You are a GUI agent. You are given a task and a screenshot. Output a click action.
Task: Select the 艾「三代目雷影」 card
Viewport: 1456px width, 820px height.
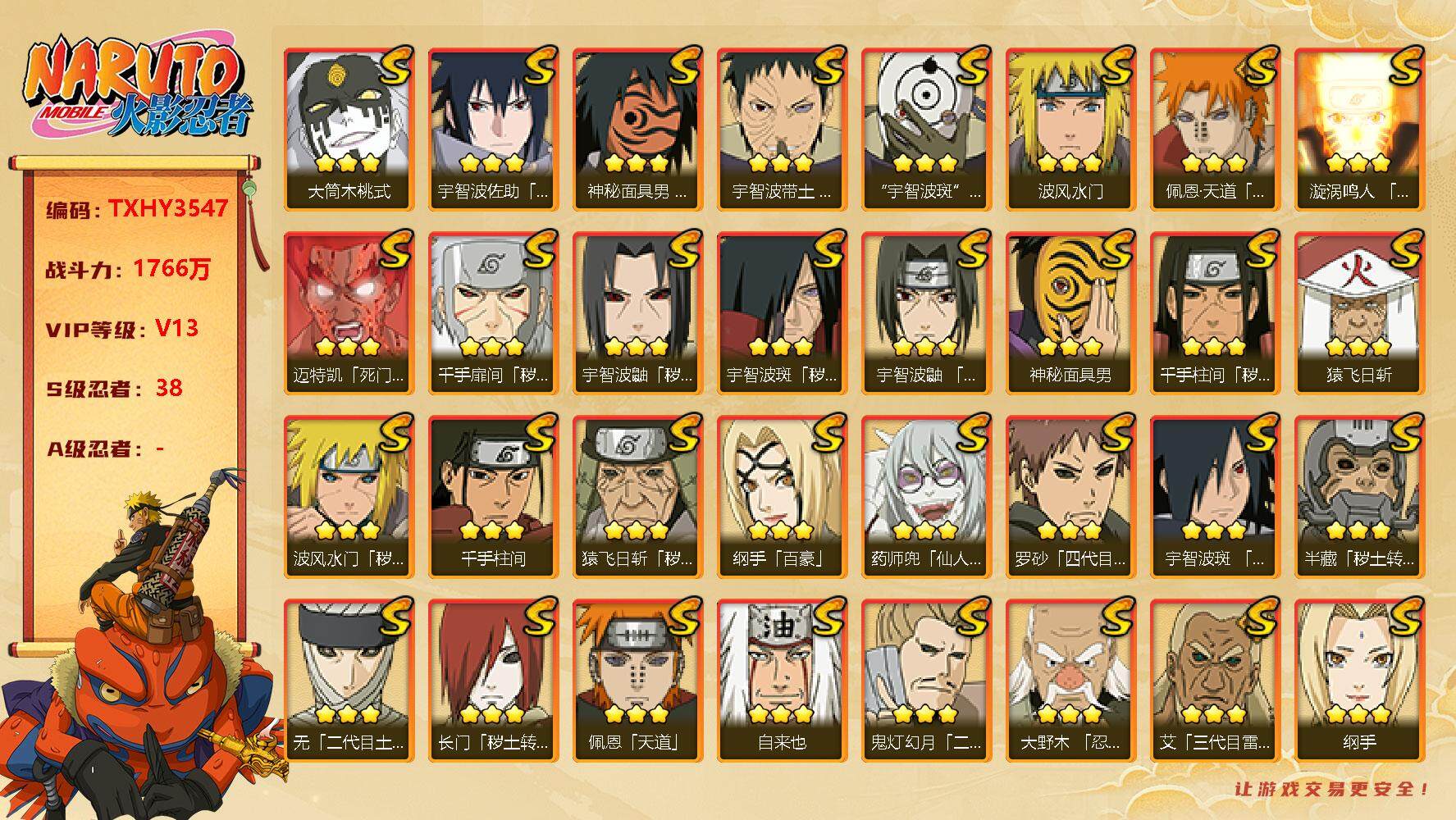pyautogui.click(x=1215, y=680)
